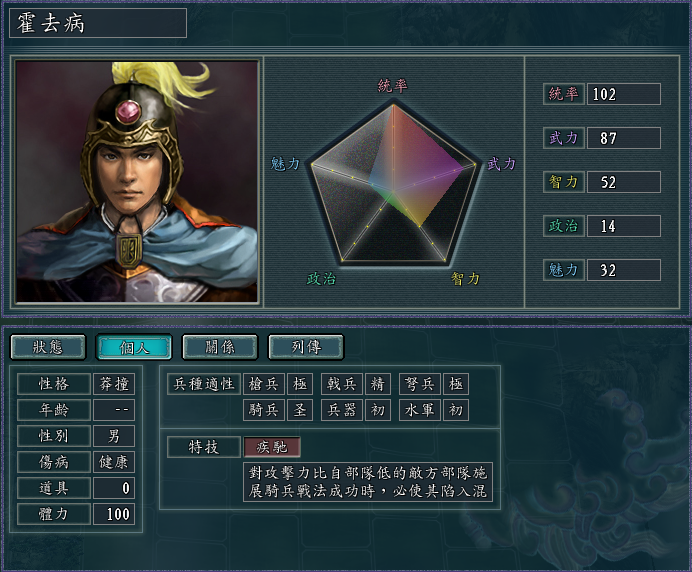Switch to the 關係 relations tab
This screenshot has width=692, height=572.
tap(220, 347)
